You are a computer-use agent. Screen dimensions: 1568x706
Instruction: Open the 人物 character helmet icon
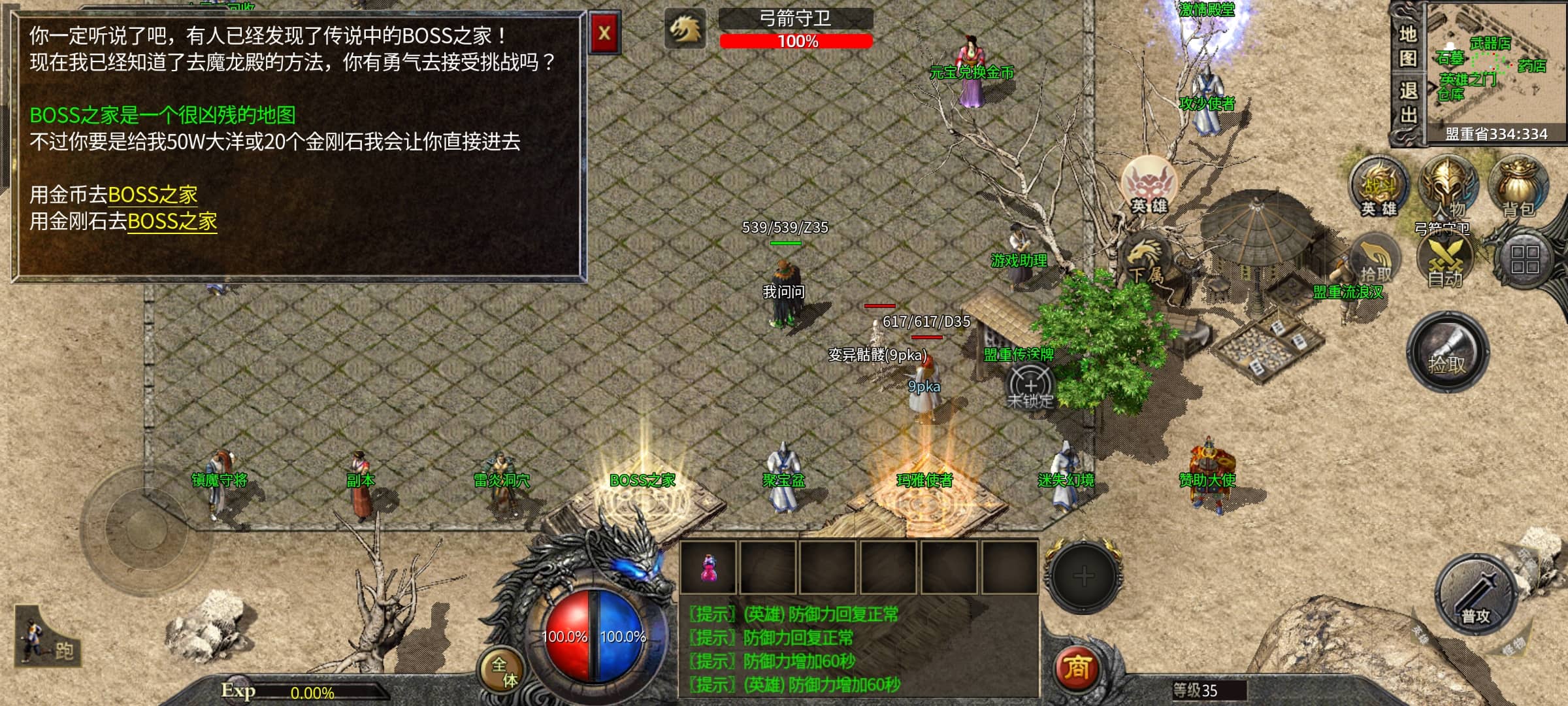pyautogui.click(x=1448, y=188)
